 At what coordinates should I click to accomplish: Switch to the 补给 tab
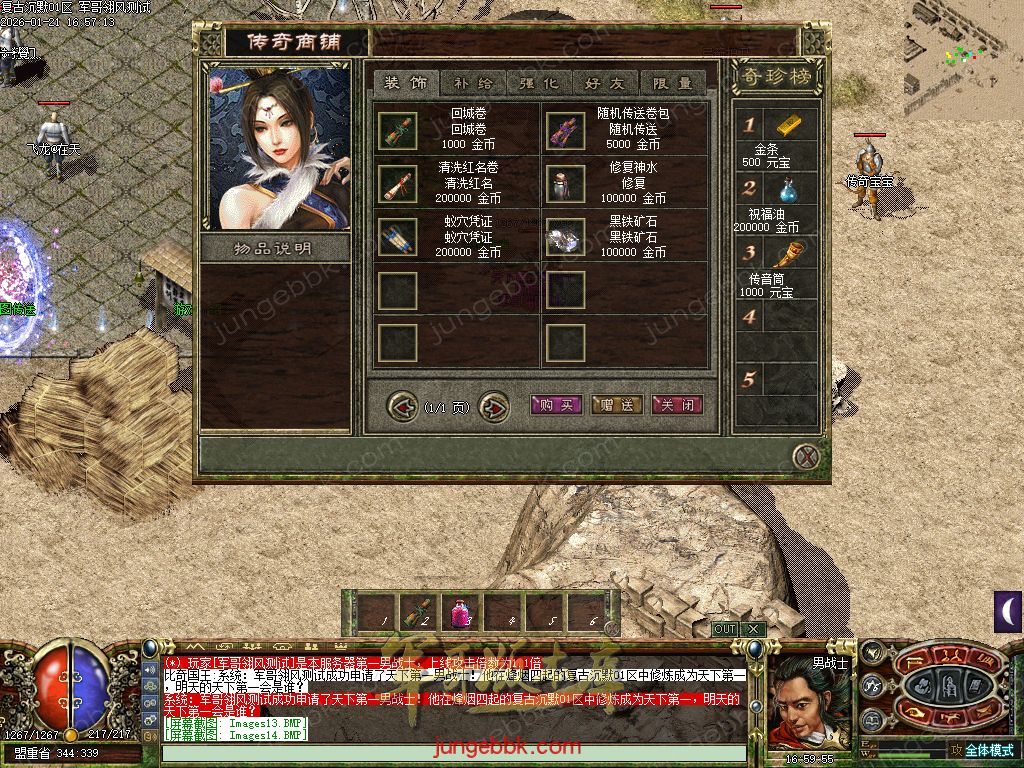(x=473, y=83)
